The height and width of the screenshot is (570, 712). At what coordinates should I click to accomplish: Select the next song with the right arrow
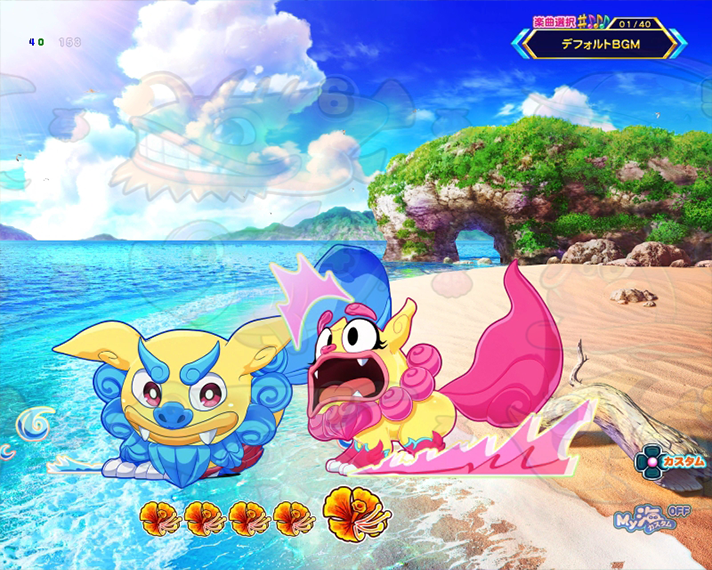[x=678, y=42]
